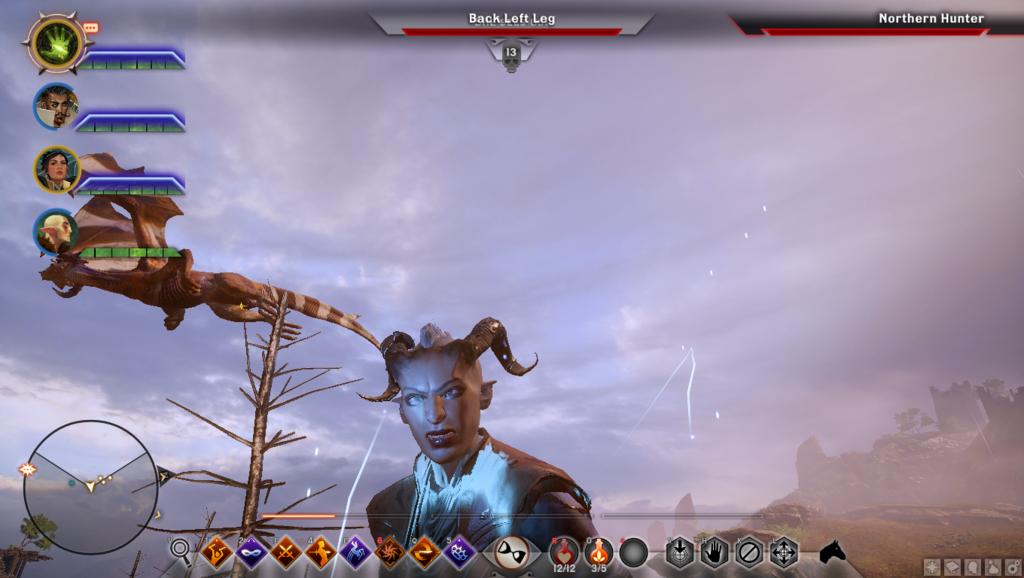Screen dimensions: 1024x578
Task: Choose Solas's party portrait
Action: 55,232
